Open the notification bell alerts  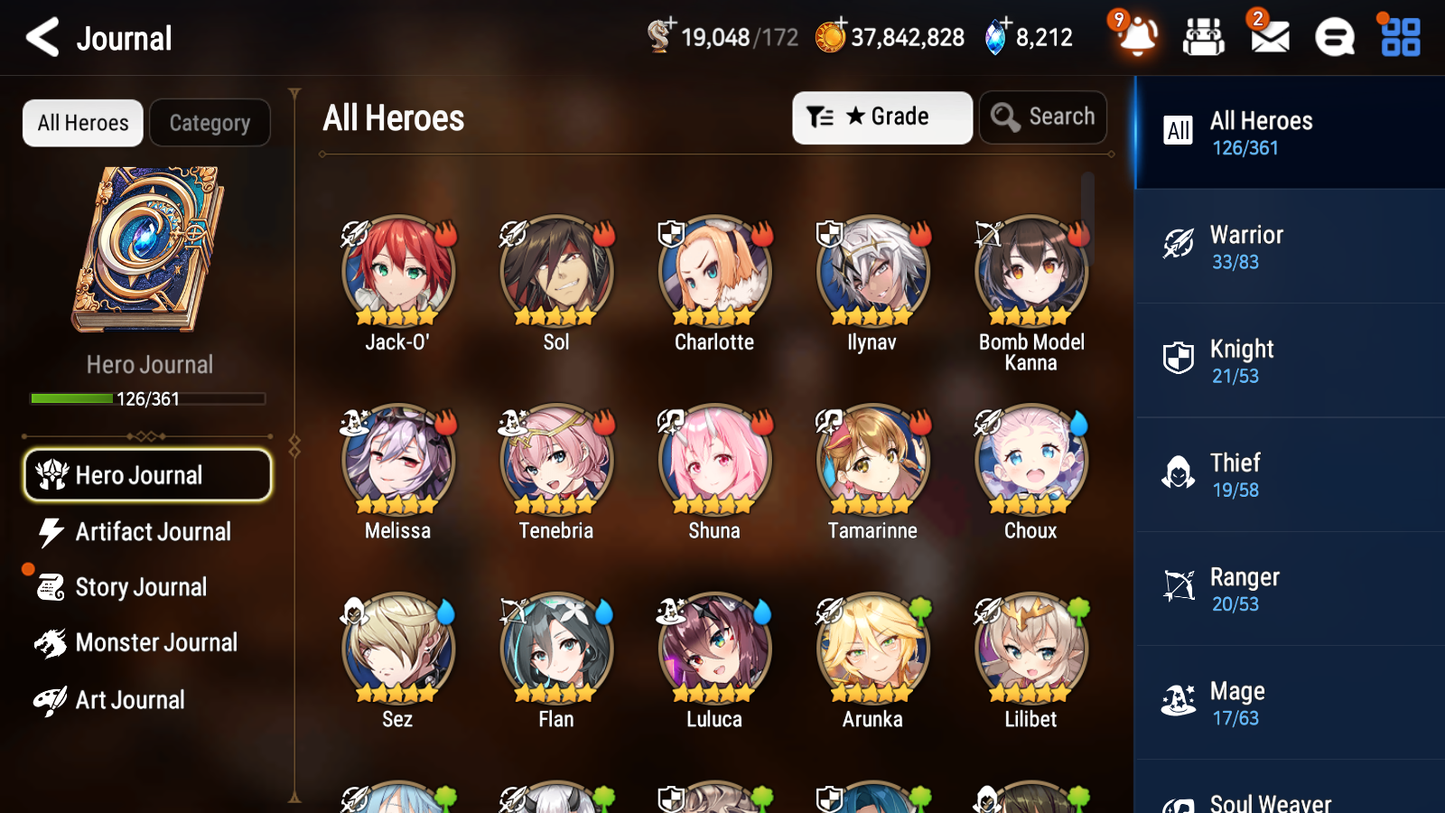click(1134, 36)
